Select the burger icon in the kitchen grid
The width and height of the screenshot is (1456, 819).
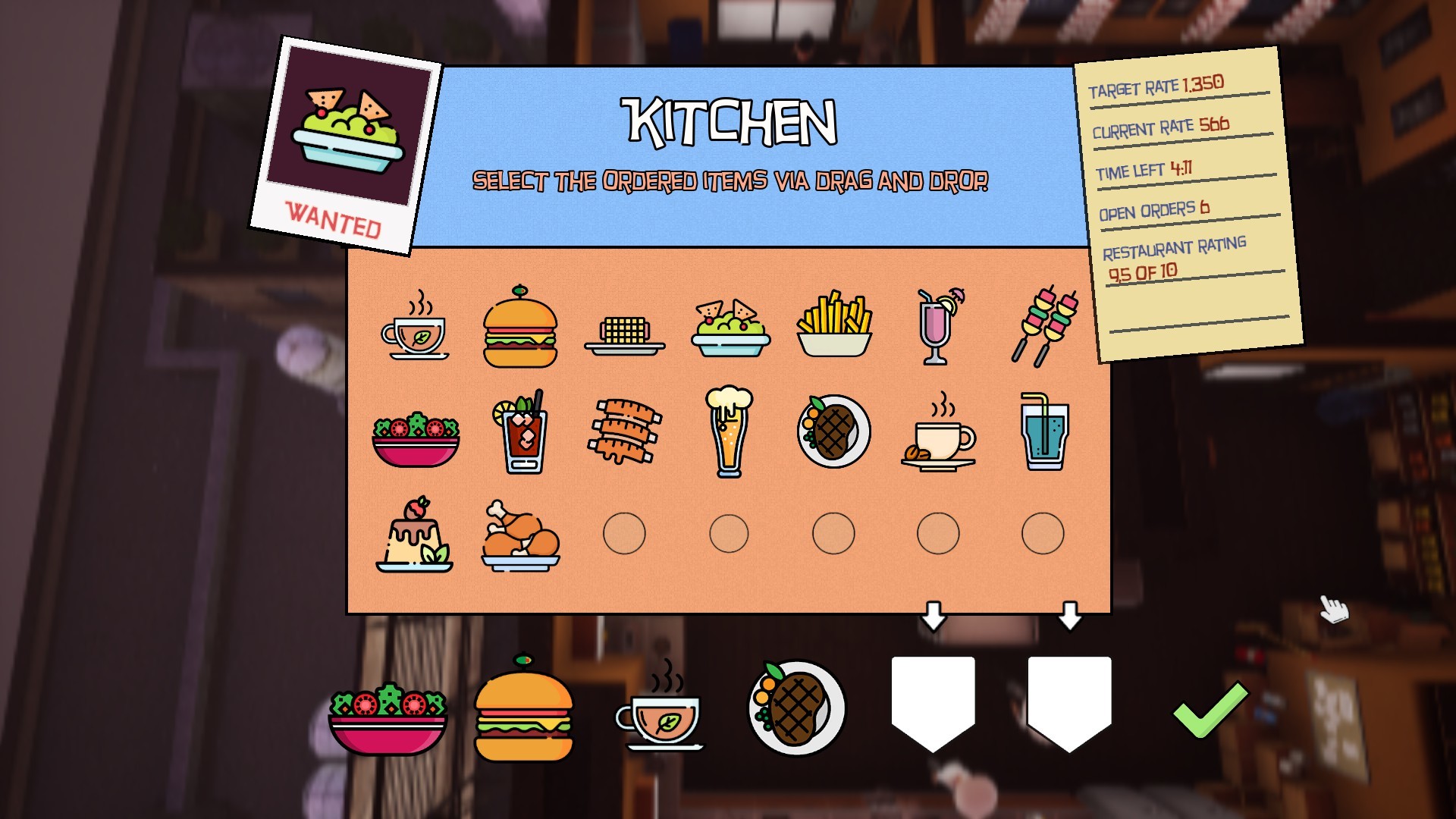click(x=522, y=326)
